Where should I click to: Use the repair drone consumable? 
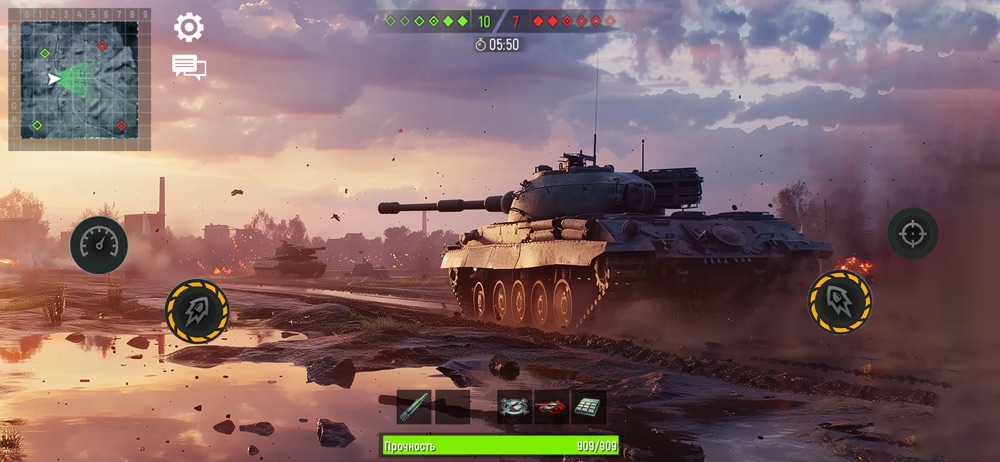tap(514, 407)
